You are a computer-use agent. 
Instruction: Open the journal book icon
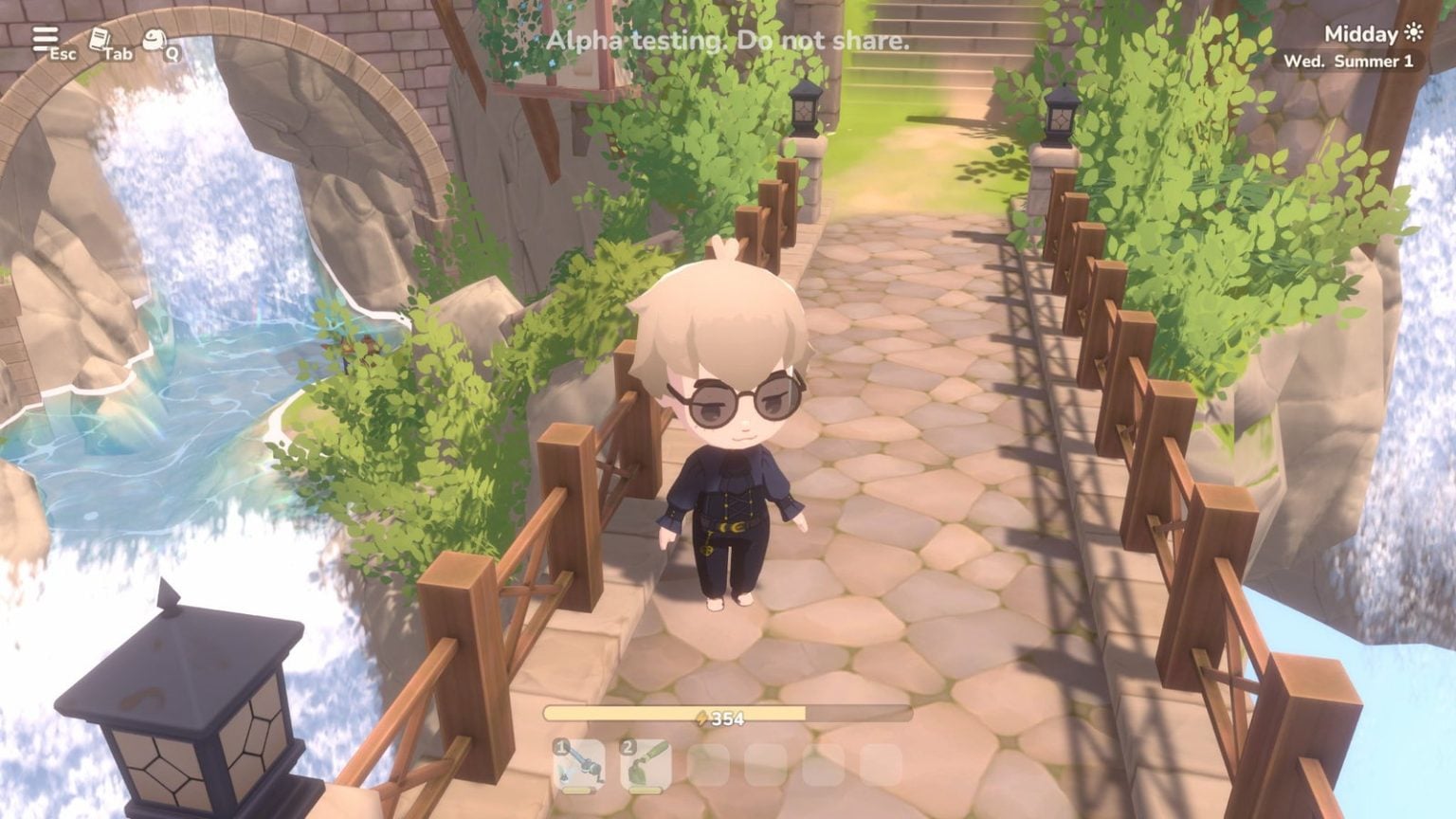point(99,40)
